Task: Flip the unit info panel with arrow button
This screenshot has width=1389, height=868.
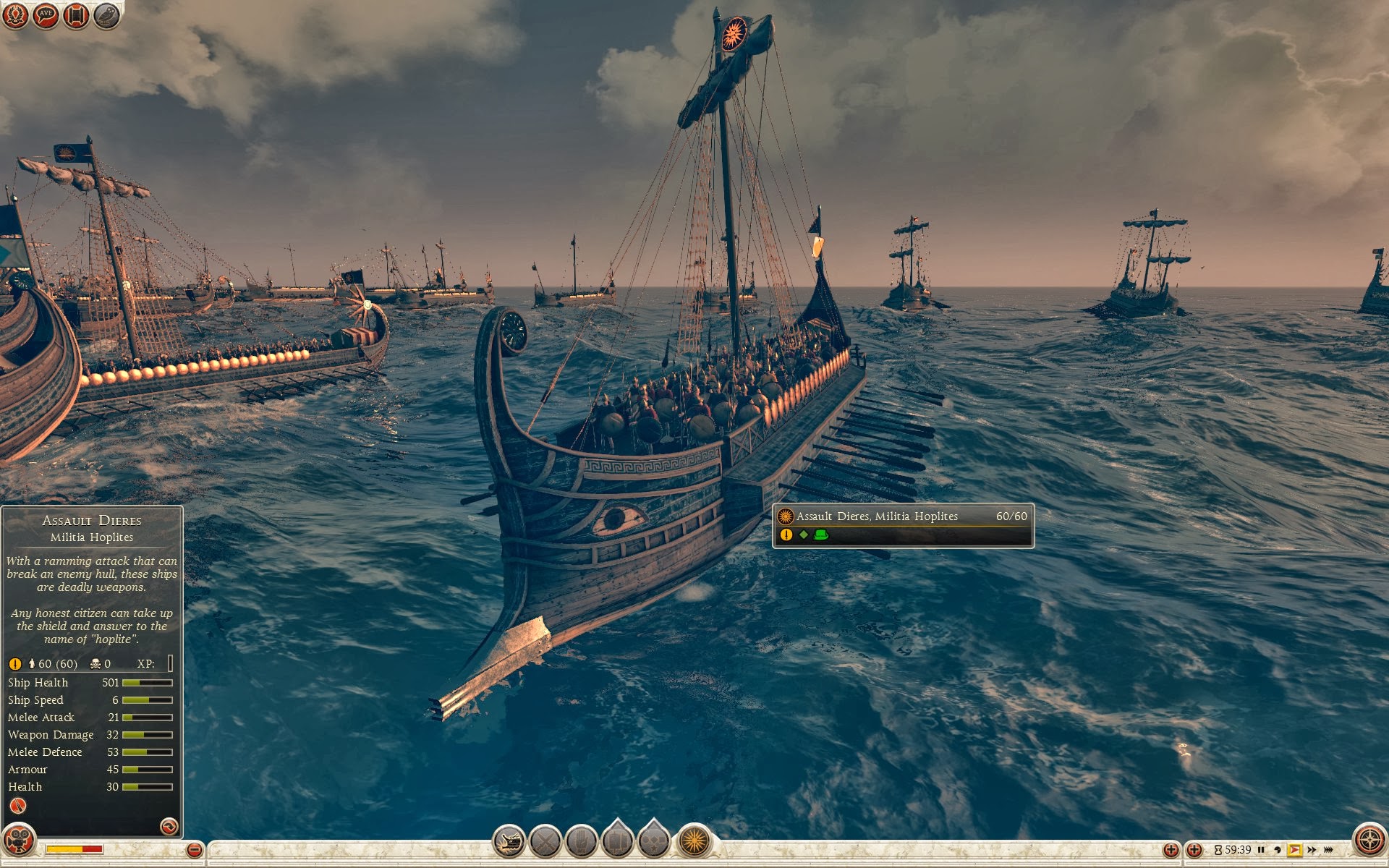Action: (x=169, y=826)
